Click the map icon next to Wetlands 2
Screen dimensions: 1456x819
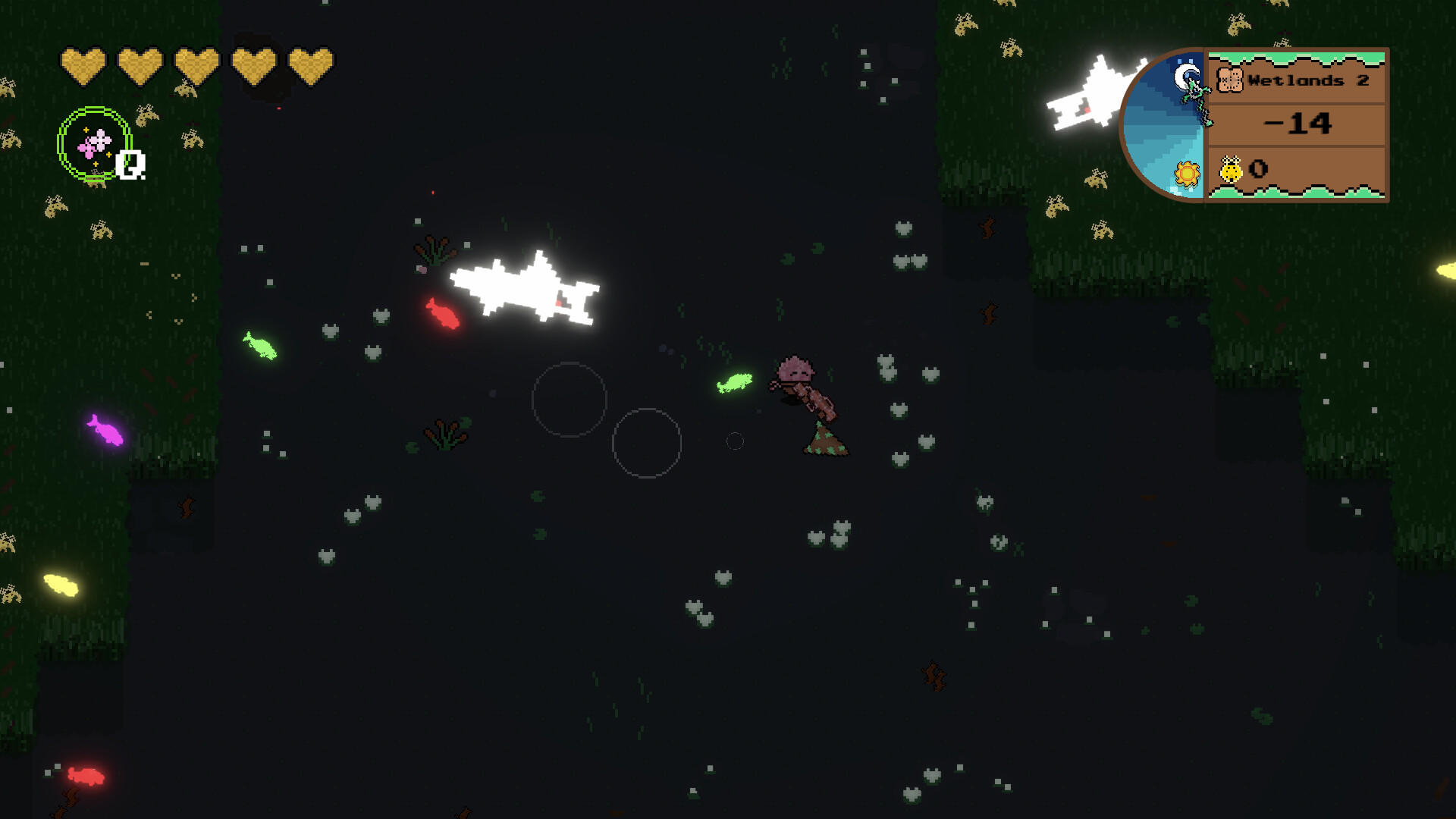click(1231, 80)
